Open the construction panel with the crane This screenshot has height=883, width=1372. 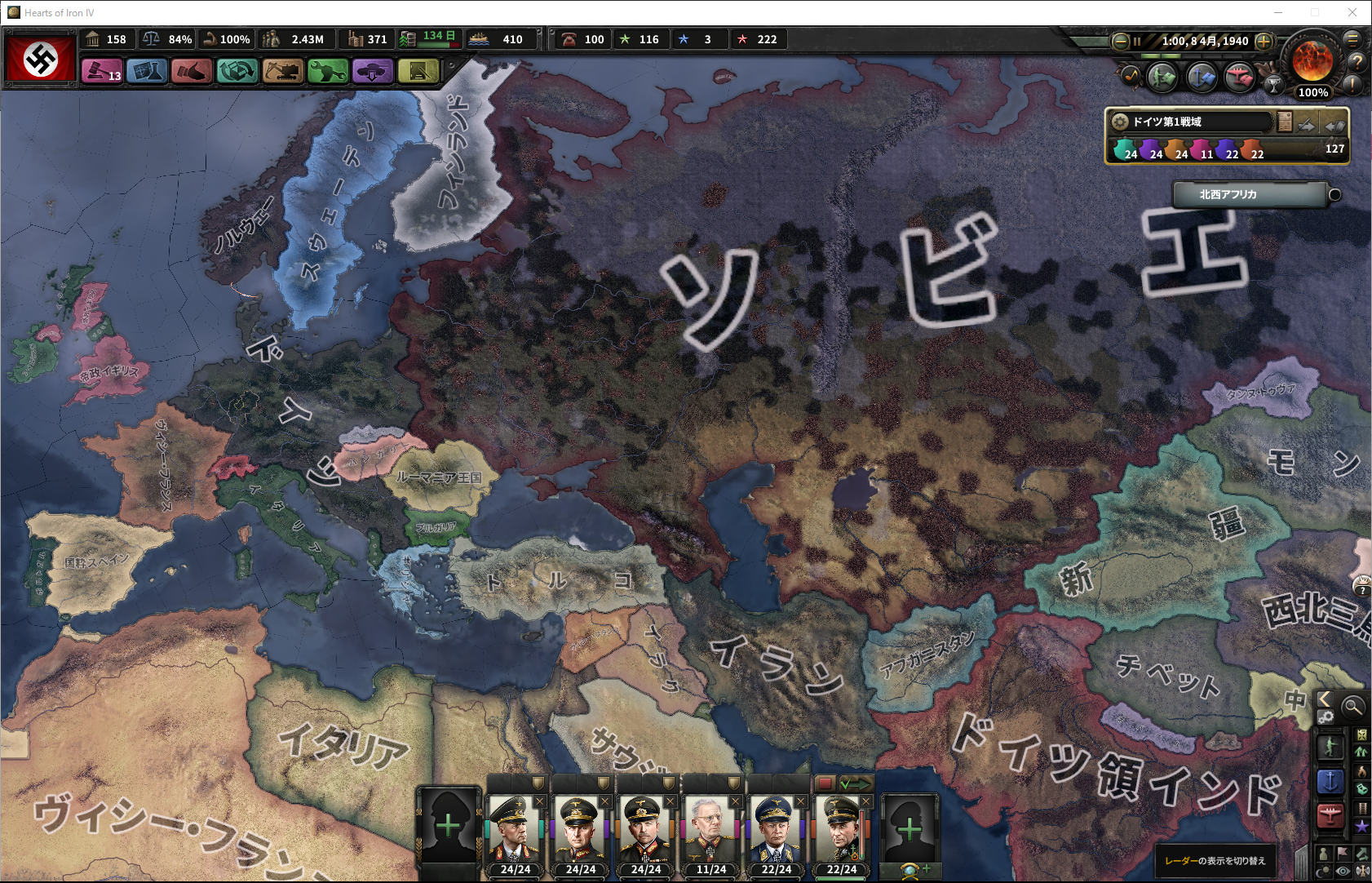283,72
